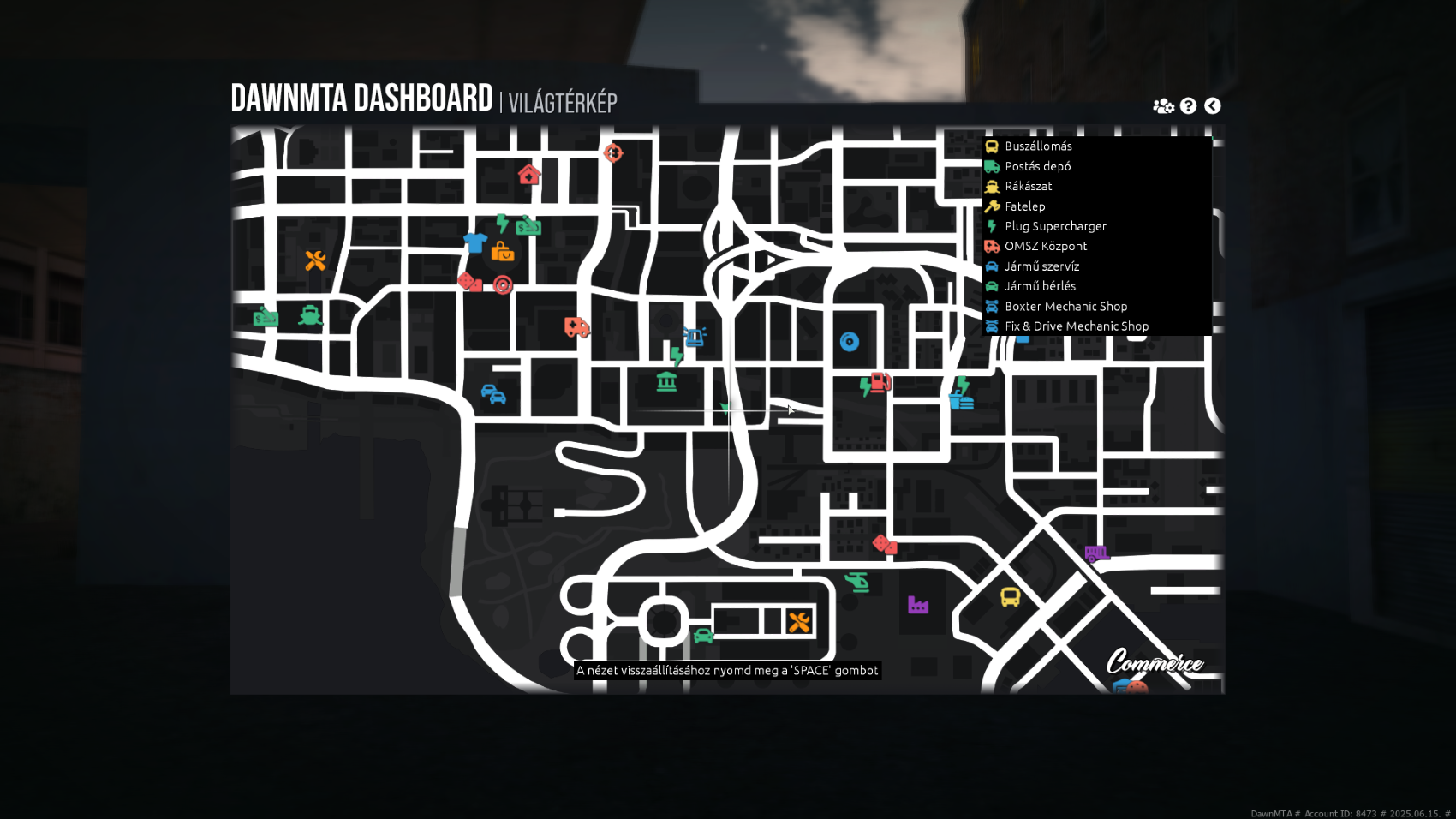Select Plug Supercharger legend entry
The height and width of the screenshot is (819, 1456).
coord(1055,226)
